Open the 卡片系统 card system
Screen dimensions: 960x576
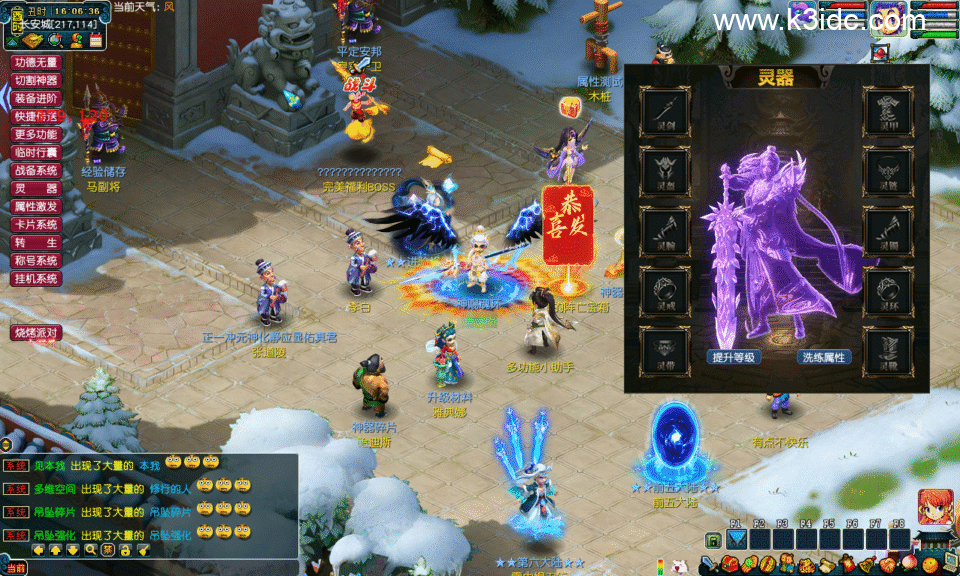point(37,224)
